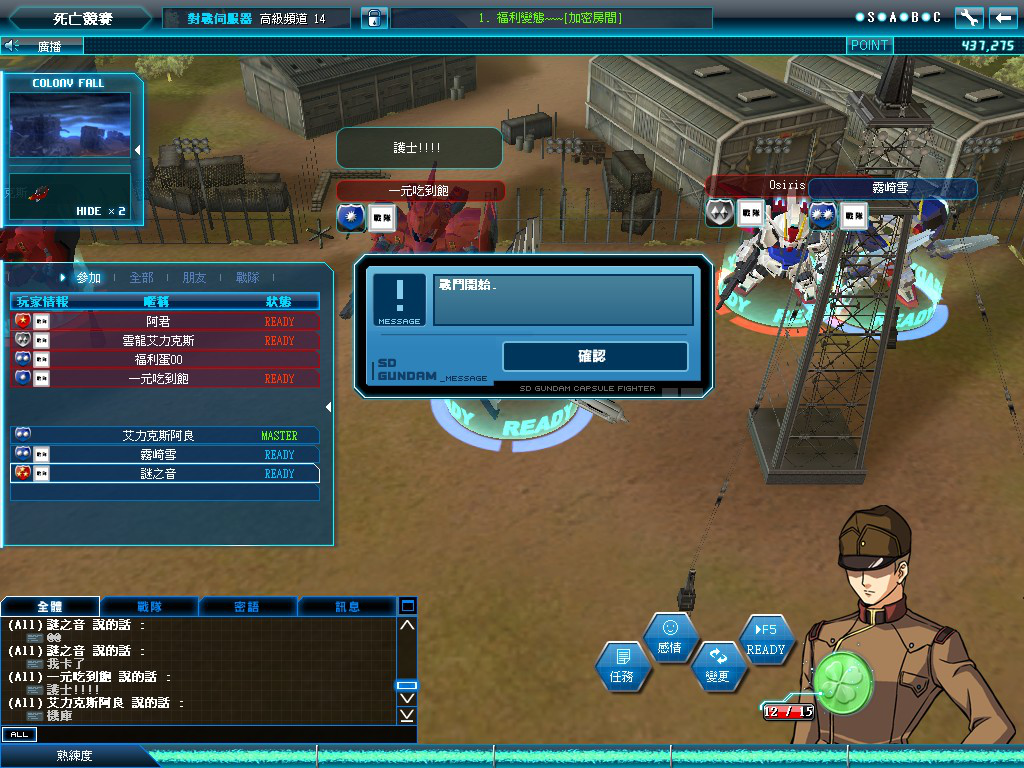Click the Colony Fall map thumbnail
Viewport: 1024px width, 768px height.
click(70, 125)
